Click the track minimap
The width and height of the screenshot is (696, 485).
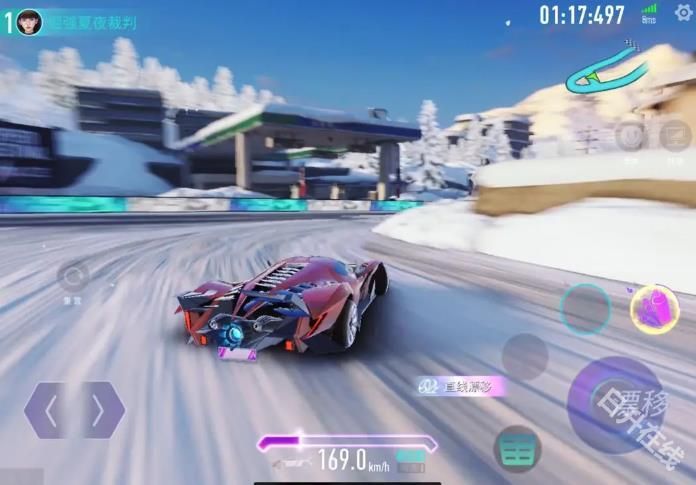(606, 74)
